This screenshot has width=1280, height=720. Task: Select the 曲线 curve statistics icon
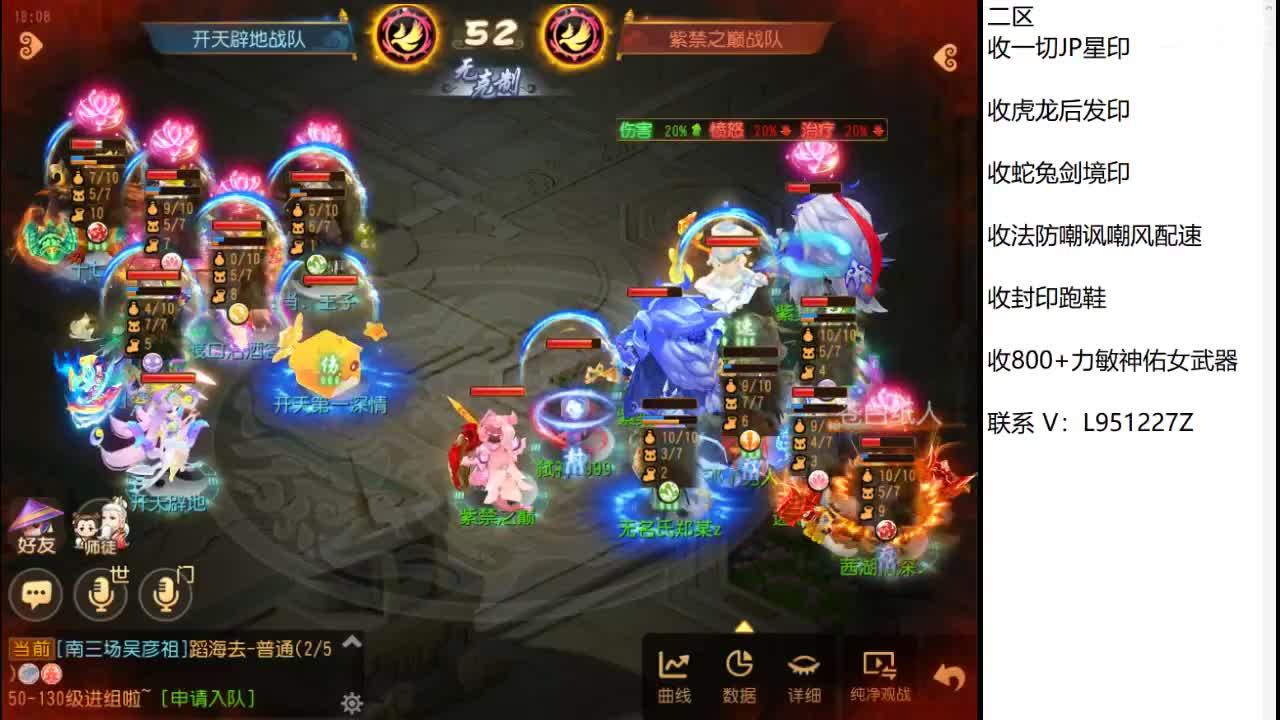(673, 672)
